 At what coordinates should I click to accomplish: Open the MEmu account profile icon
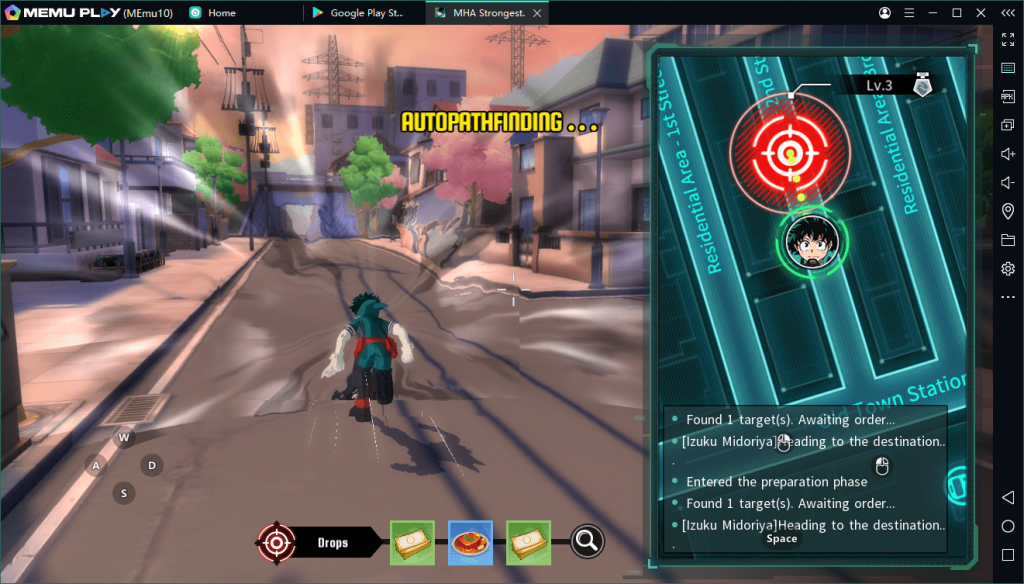[x=885, y=13]
